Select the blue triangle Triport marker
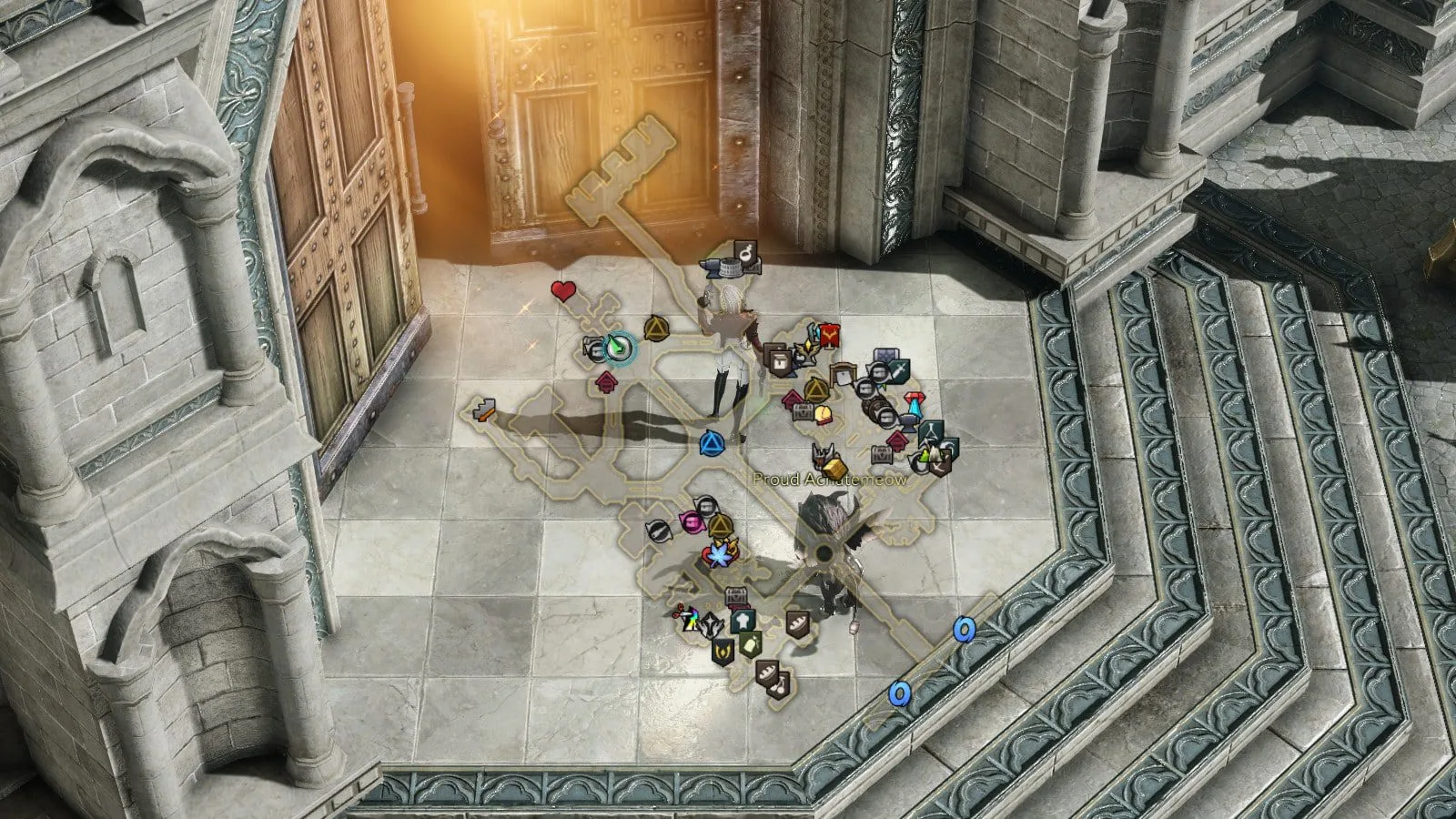 (x=711, y=444)
